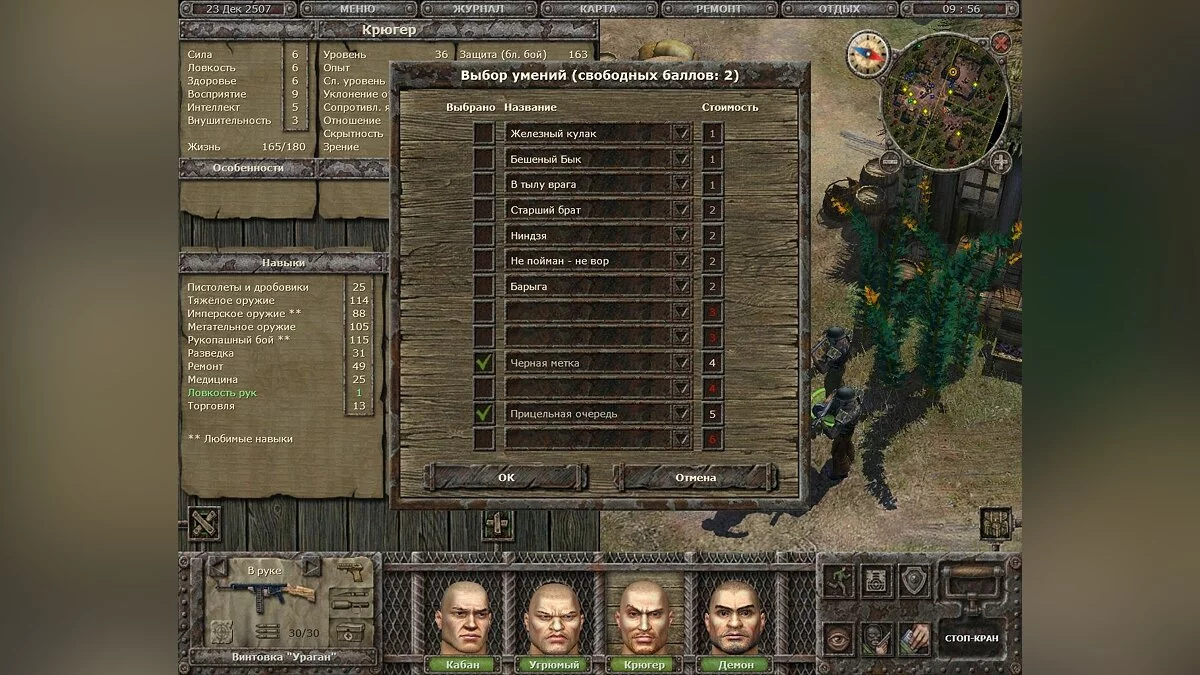Select the Угрюмый character portrait
1200x675 pixels.
pyautogui.click(x=553, y=618)
